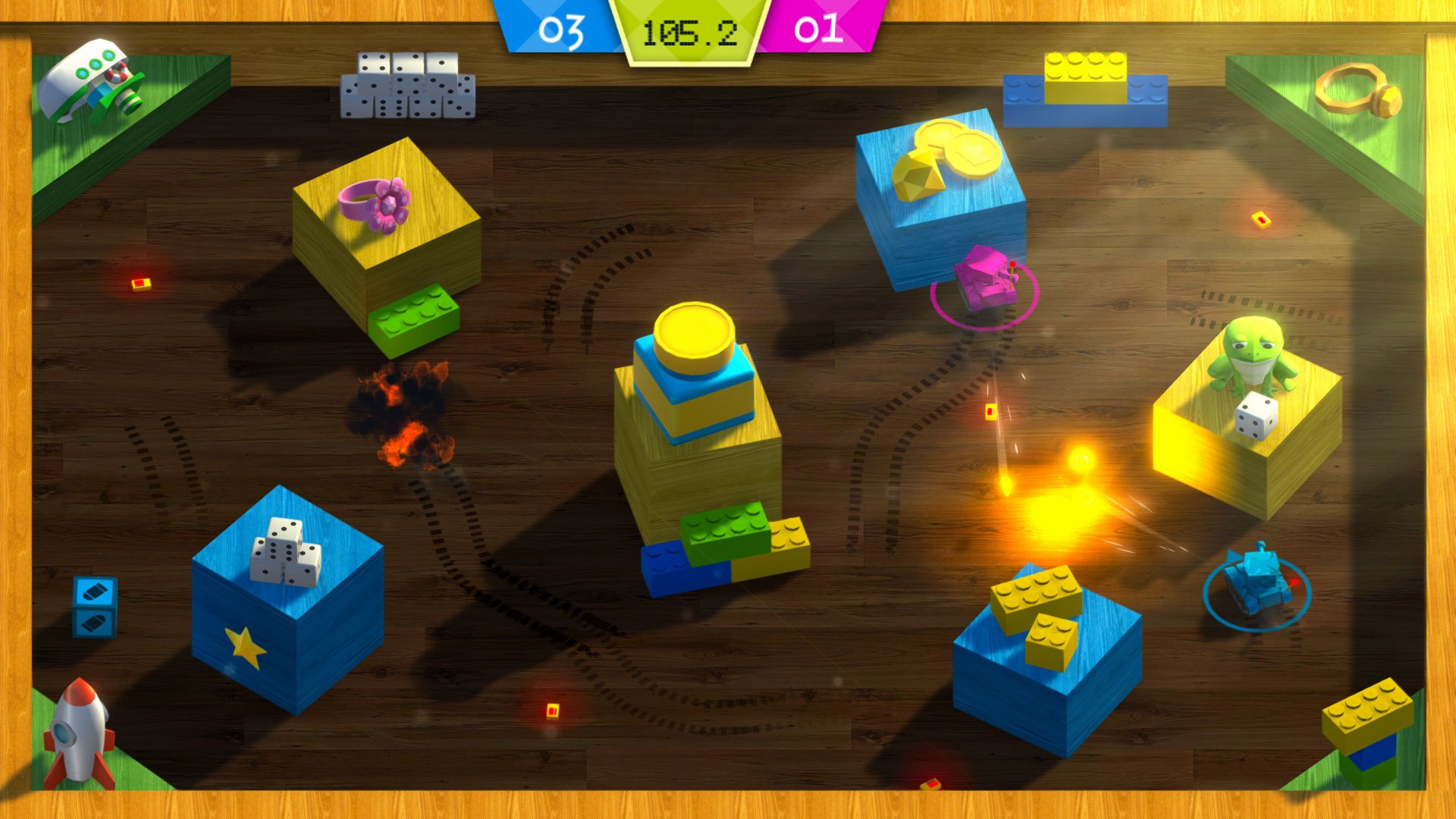Click the yellow coin atop the blue jar
This screenshot has height=819, width=1456.
(x=694, y=330)
